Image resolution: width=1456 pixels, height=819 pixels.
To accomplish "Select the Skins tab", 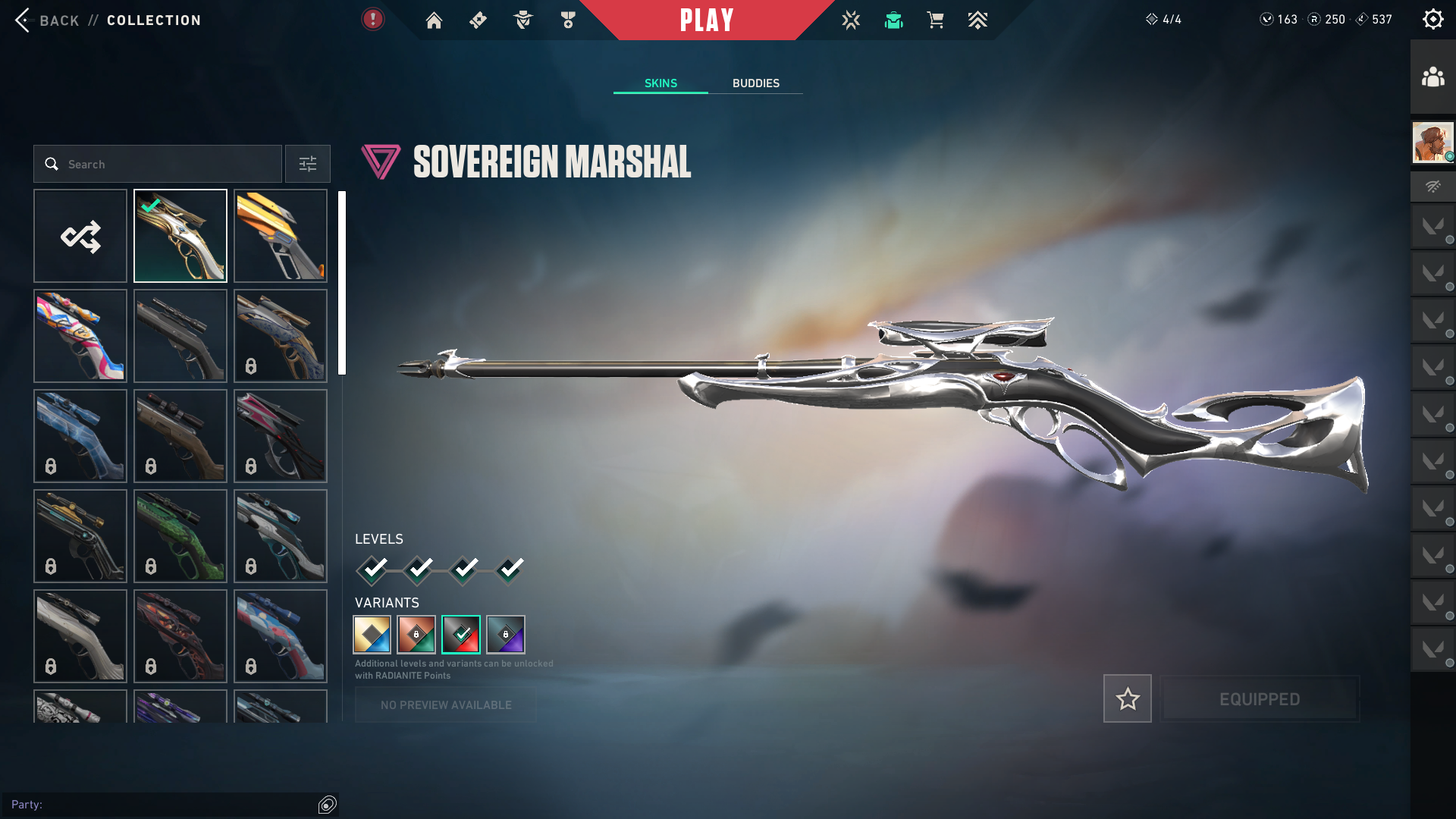I will click(x=661, y=83).
